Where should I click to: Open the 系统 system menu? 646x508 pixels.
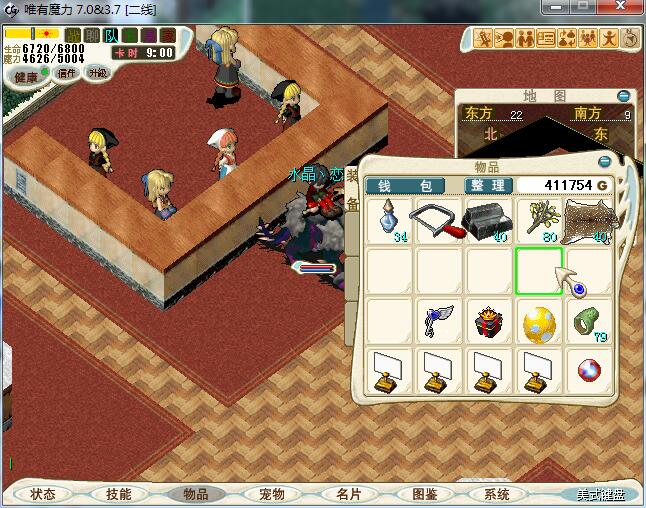point(498,494)
